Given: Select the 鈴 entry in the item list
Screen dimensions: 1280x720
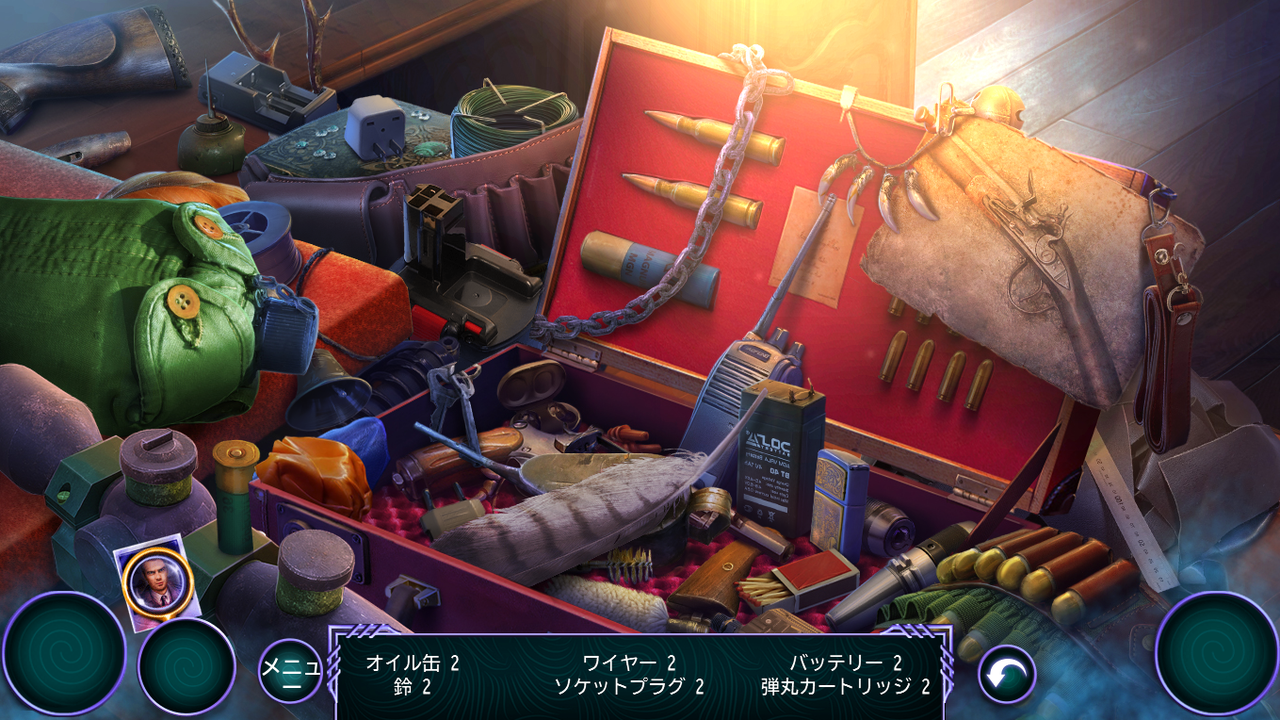Looking at the screenshot, I should click(412, 686).
